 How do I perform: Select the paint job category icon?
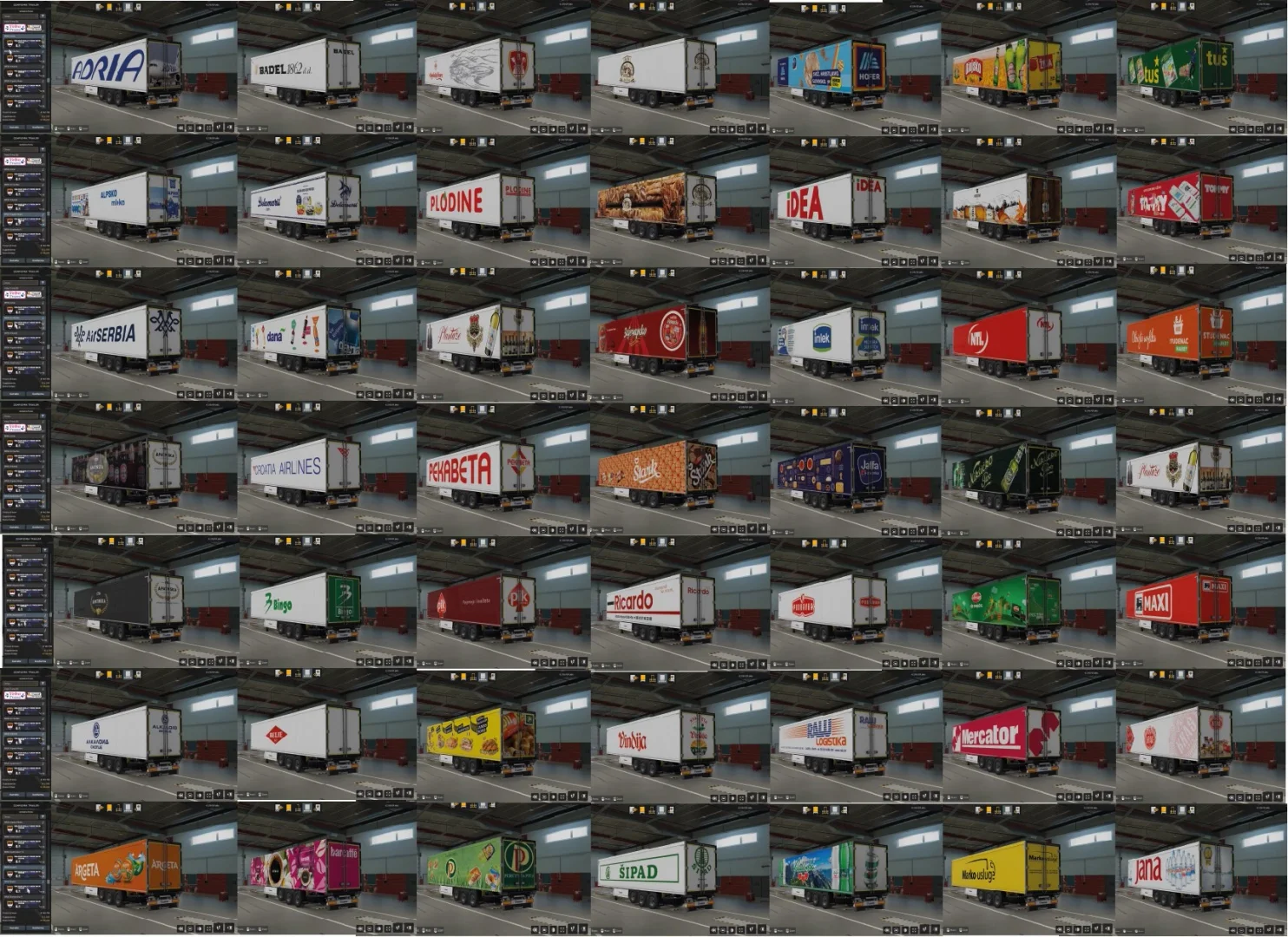point(109,6)
